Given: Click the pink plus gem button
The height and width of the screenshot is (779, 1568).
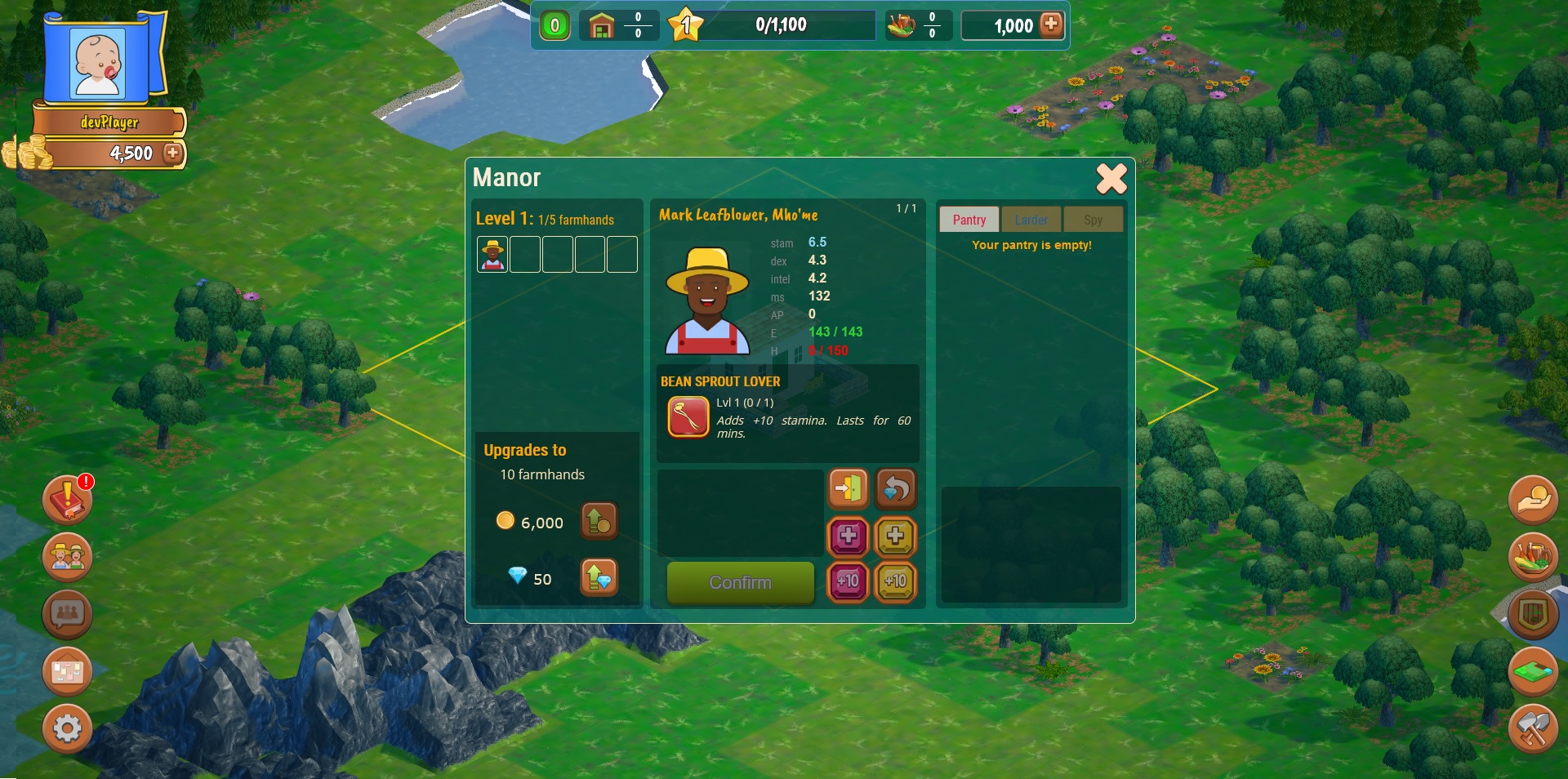Looking at the screenshot, I should point(849,536).
